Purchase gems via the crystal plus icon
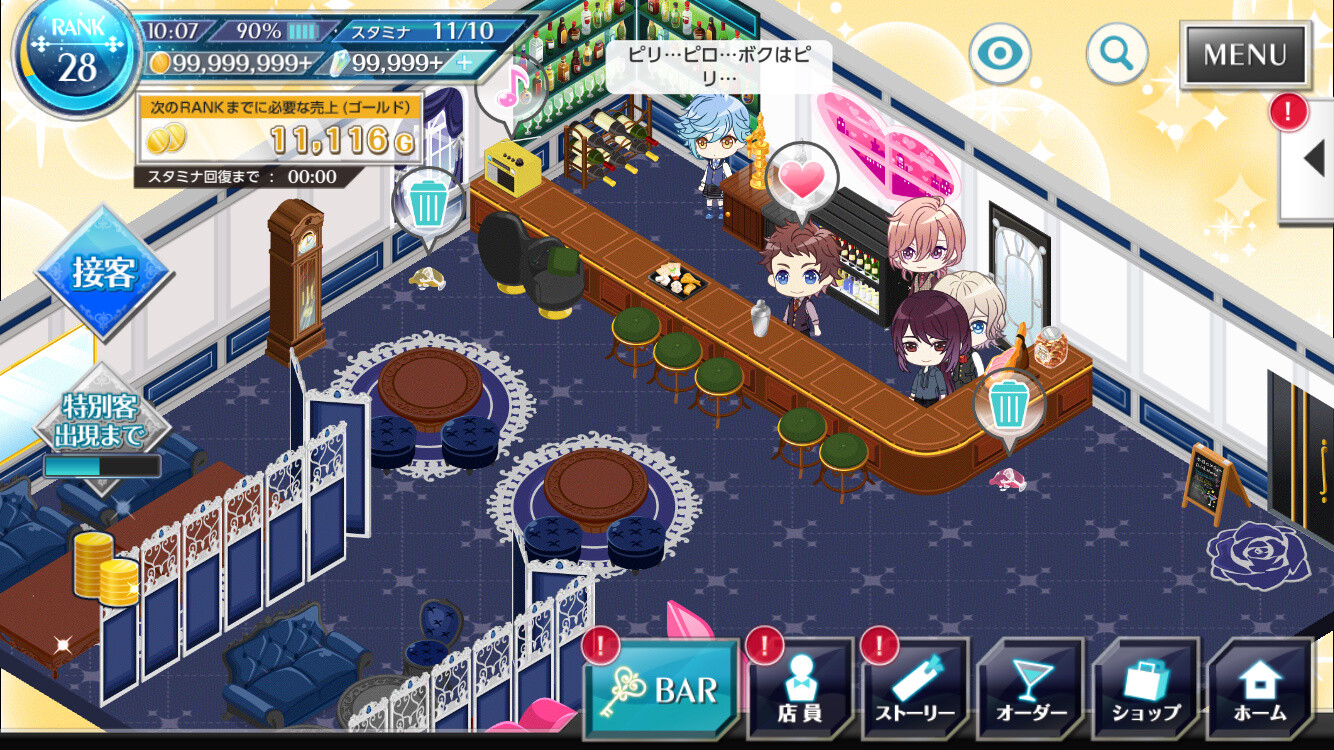The height and width of the screenshot is (750, 1334). pyautogui.click(x=466, y=61)
